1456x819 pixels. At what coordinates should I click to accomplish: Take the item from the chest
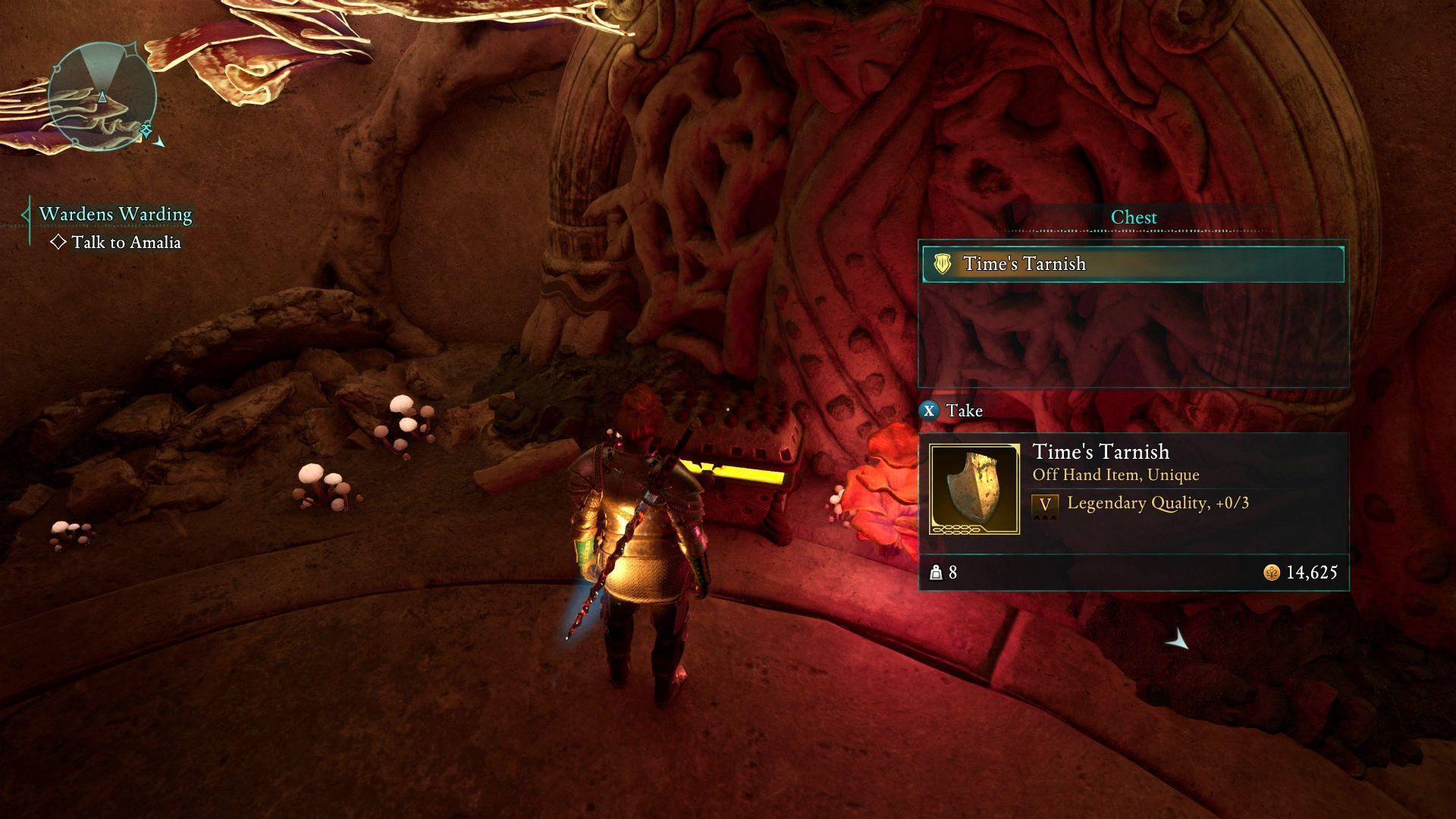click(952, 411)
